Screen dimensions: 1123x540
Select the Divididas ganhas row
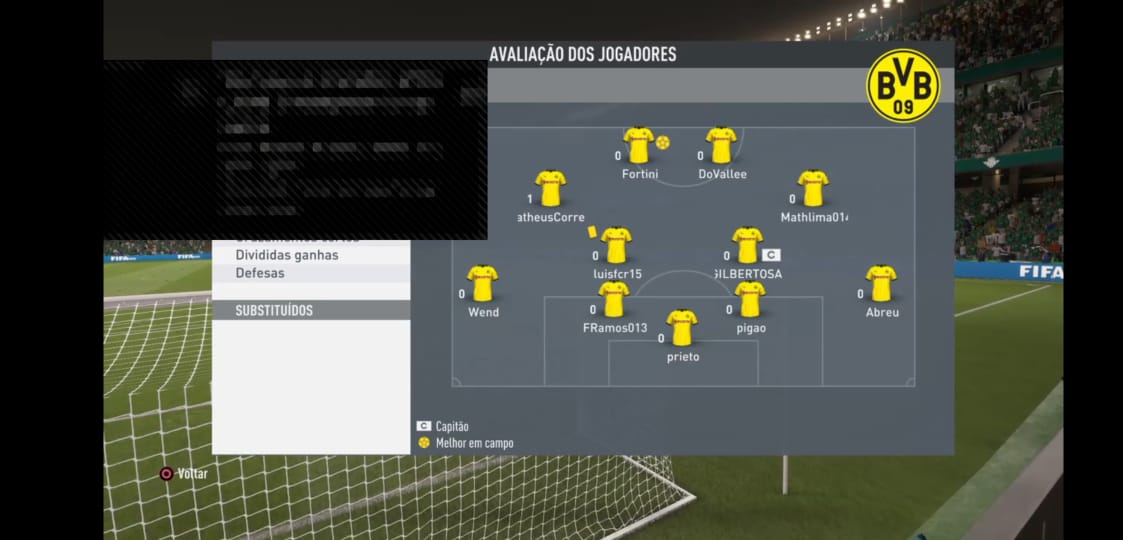(x=311, y=255)
